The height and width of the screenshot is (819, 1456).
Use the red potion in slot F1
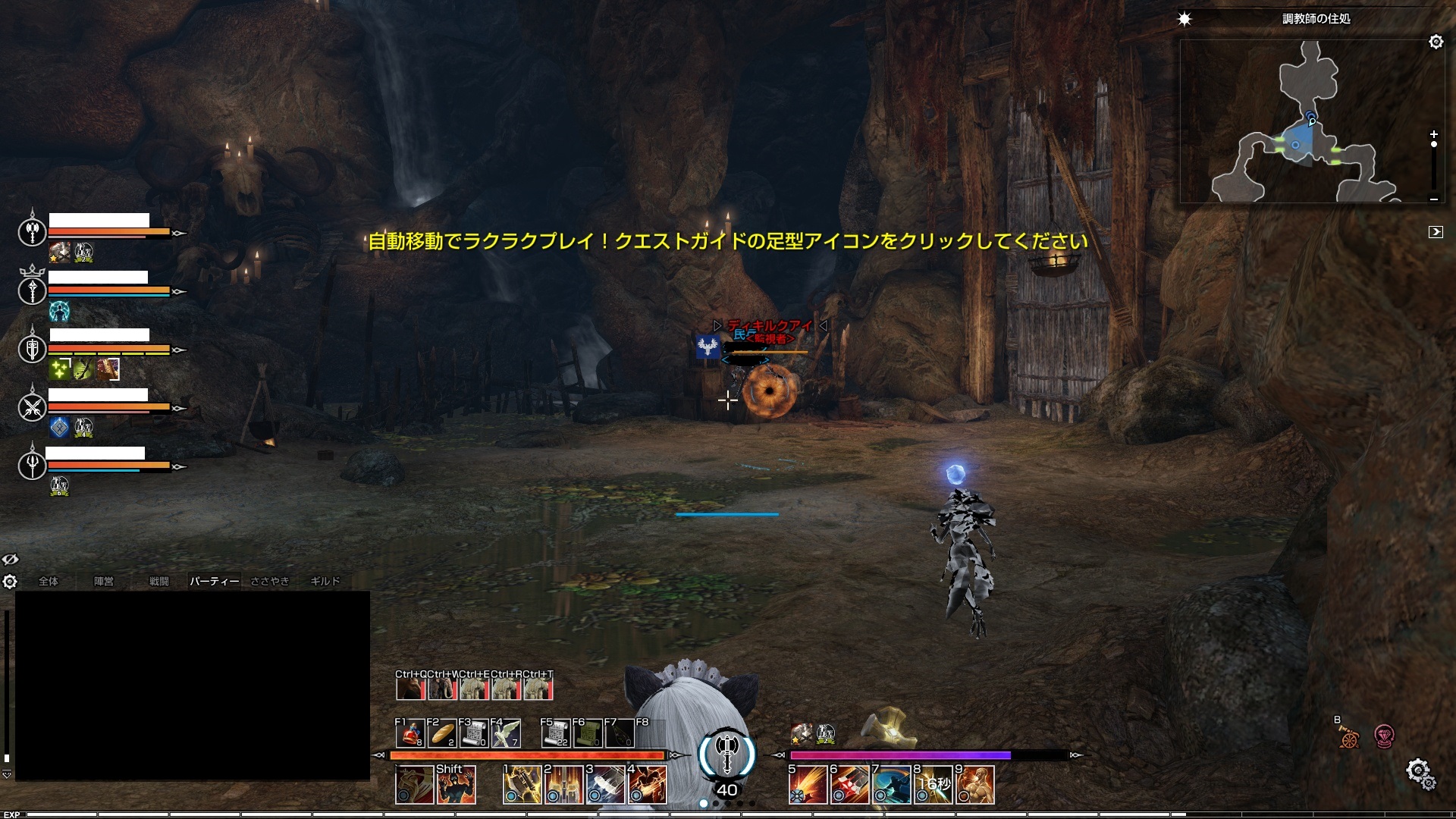point(410,733)
